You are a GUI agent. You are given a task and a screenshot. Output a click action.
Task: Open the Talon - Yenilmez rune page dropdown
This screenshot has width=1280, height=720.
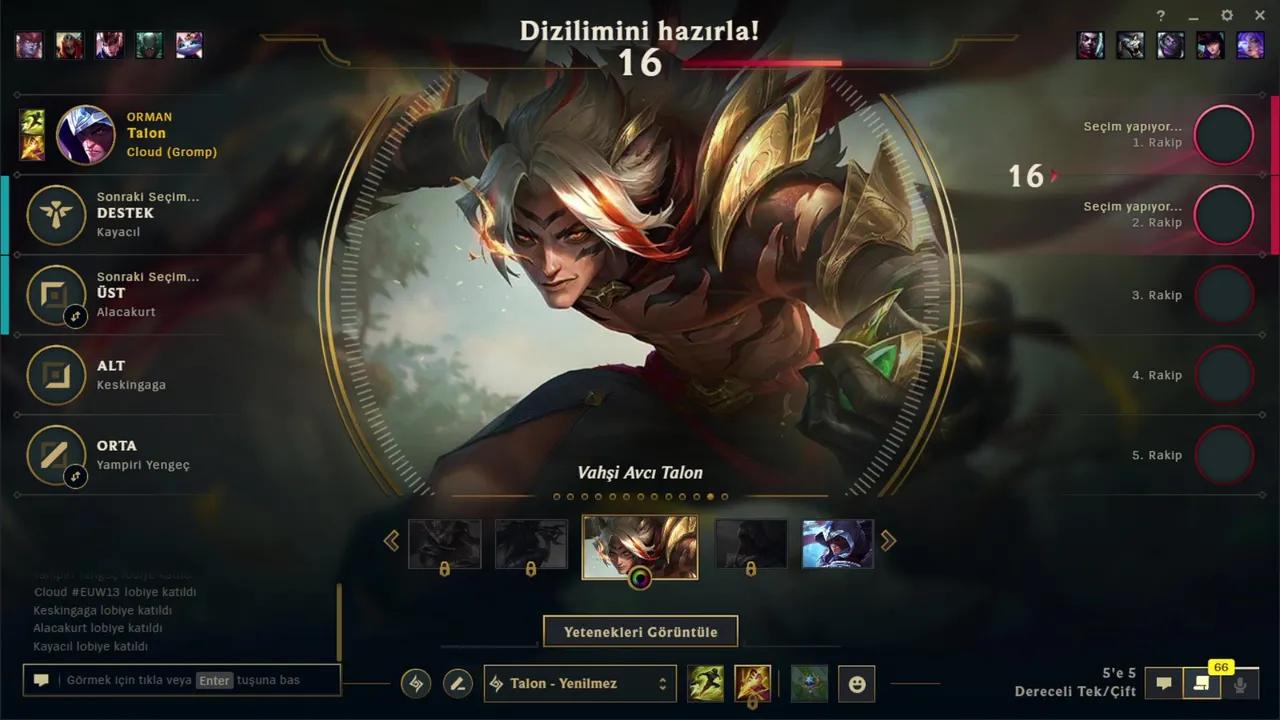(x=580, y=683)
